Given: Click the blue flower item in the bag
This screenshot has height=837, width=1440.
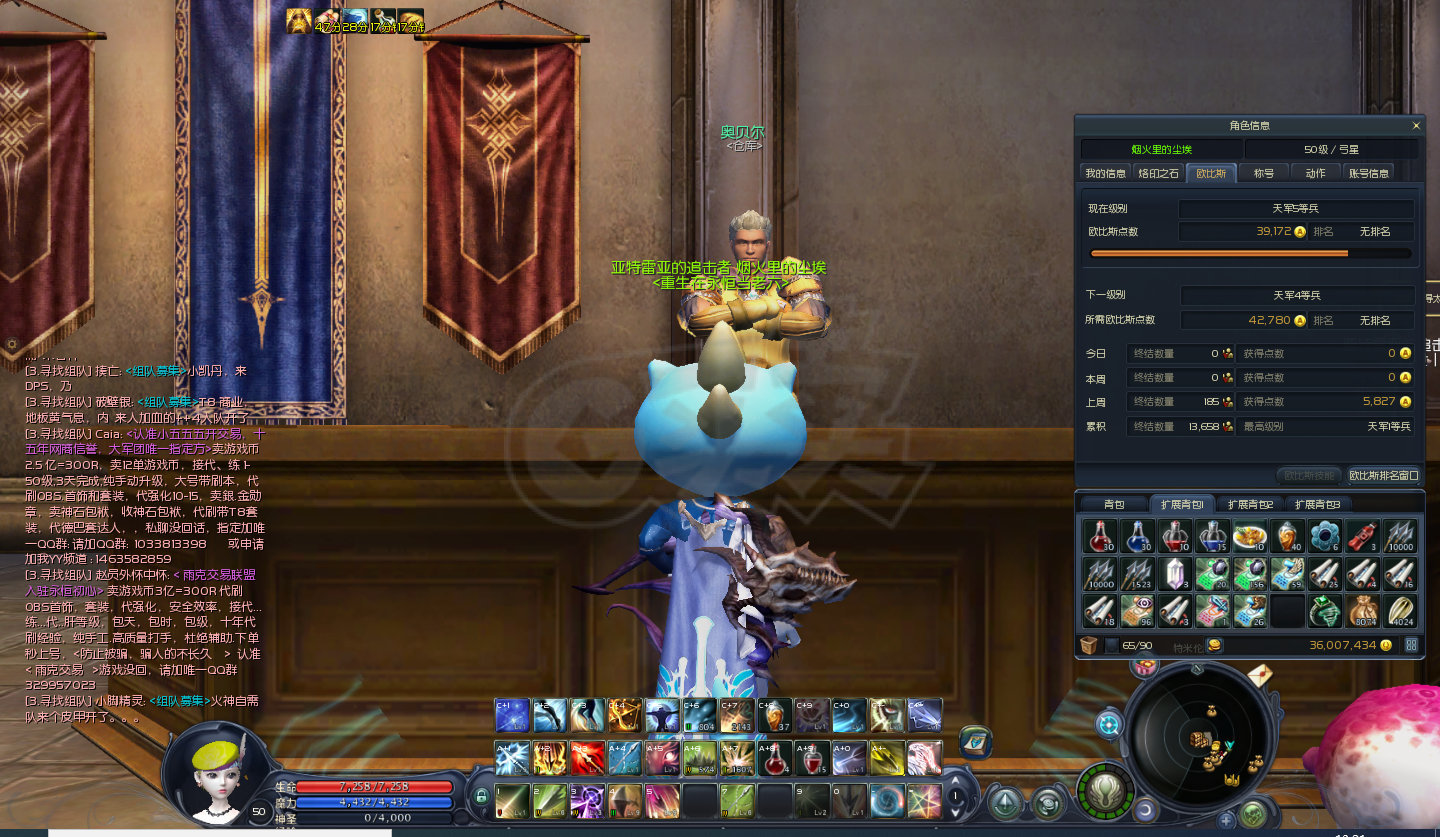Looking at the screenshot, I should pos(1325,536).
